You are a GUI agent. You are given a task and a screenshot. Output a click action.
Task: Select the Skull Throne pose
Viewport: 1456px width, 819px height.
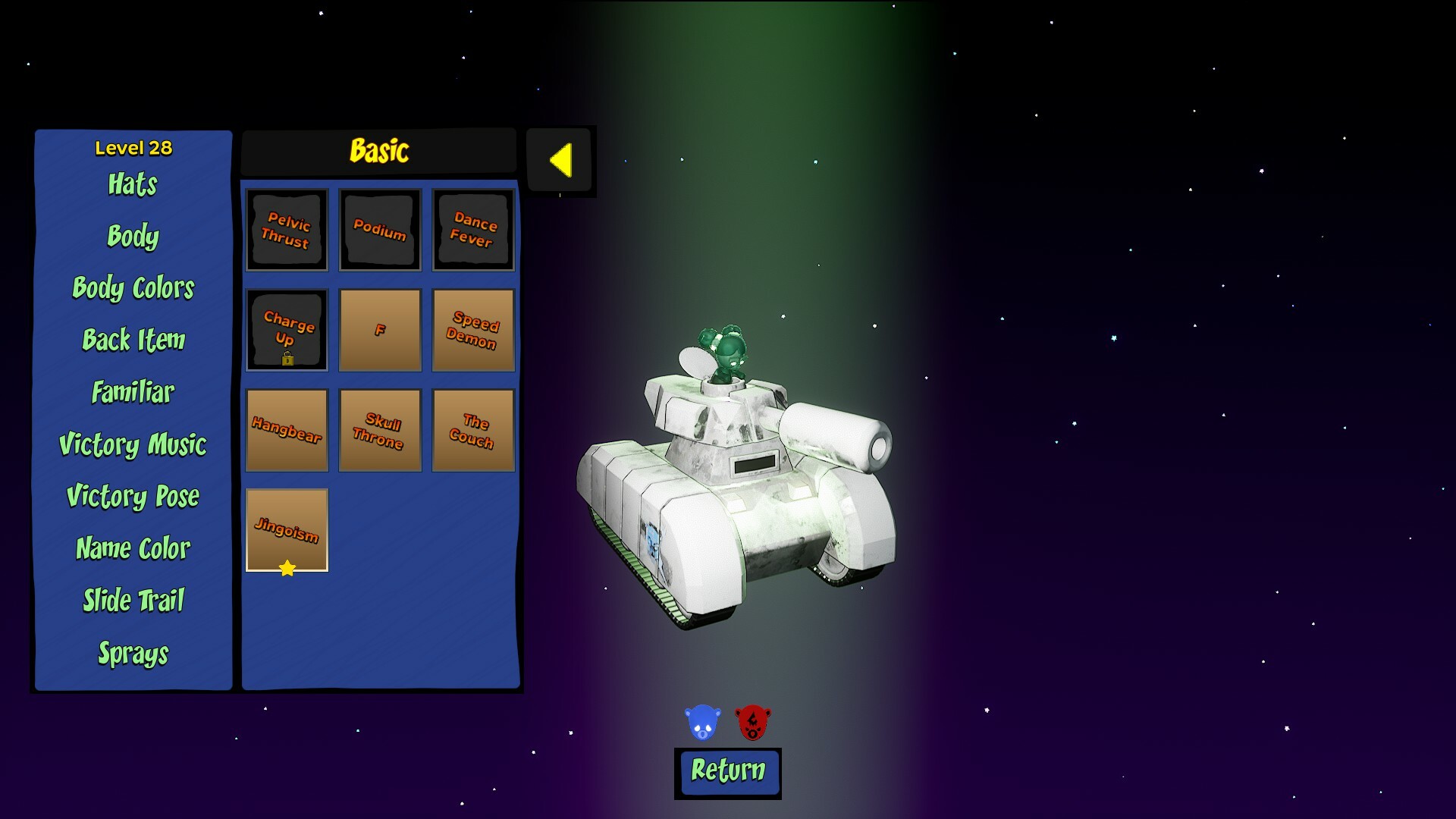point(380,430)
